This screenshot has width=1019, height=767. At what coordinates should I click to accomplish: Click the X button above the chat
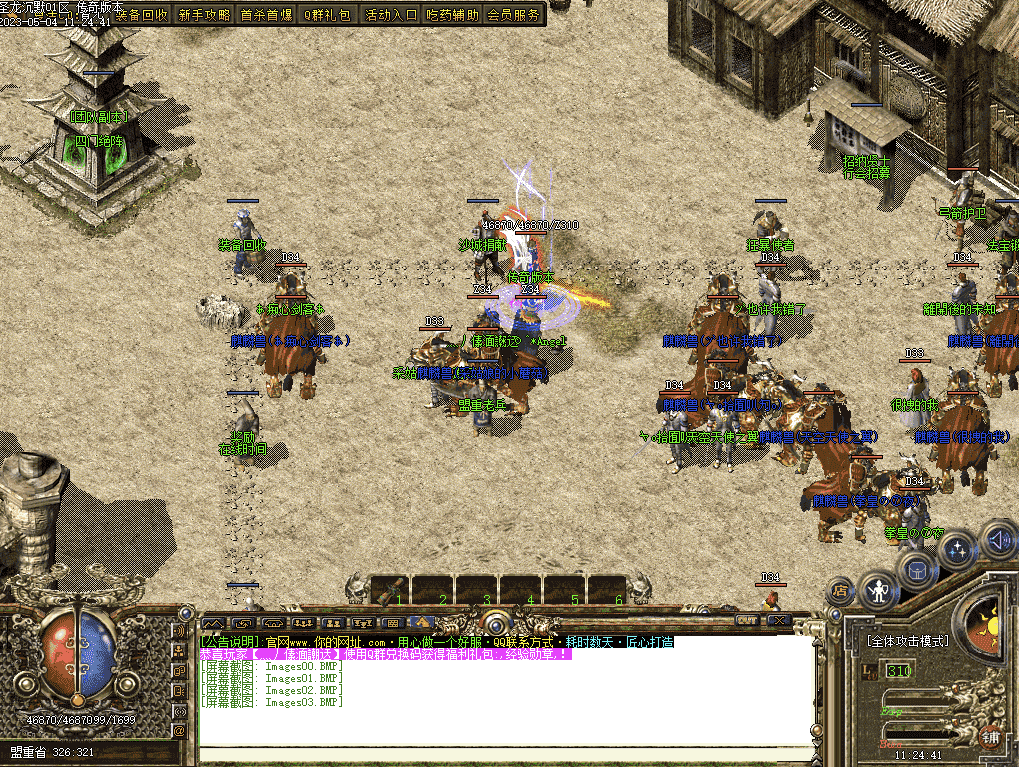(777, 621)
